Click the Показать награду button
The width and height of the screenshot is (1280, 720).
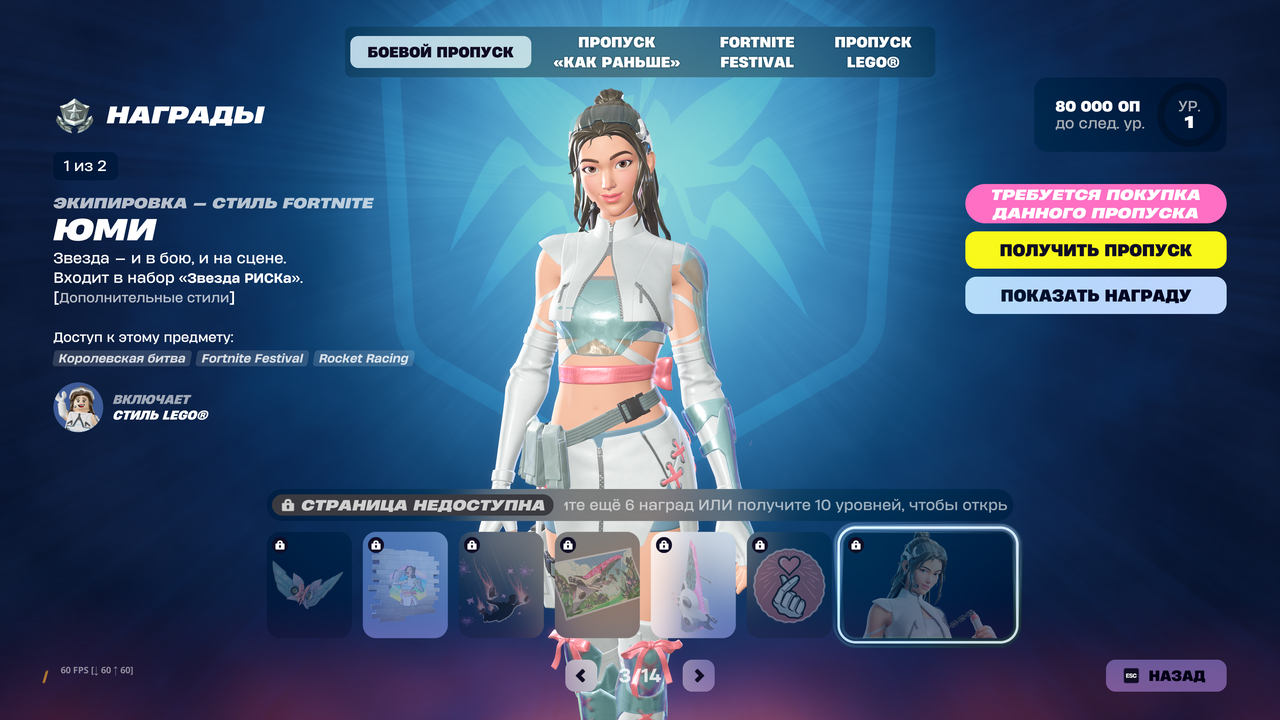(1095, 295)
